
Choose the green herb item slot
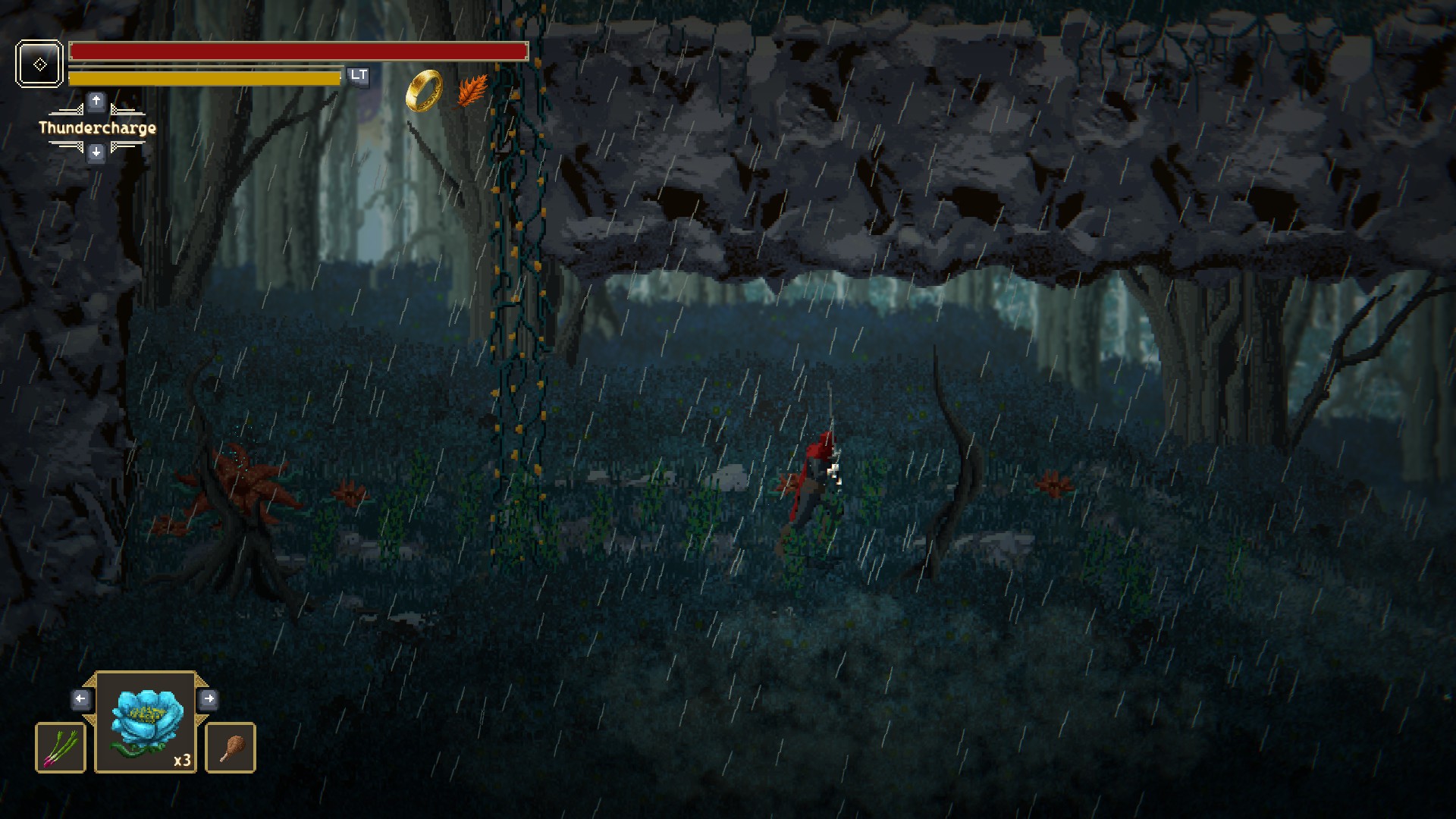(x=61, y=748)
